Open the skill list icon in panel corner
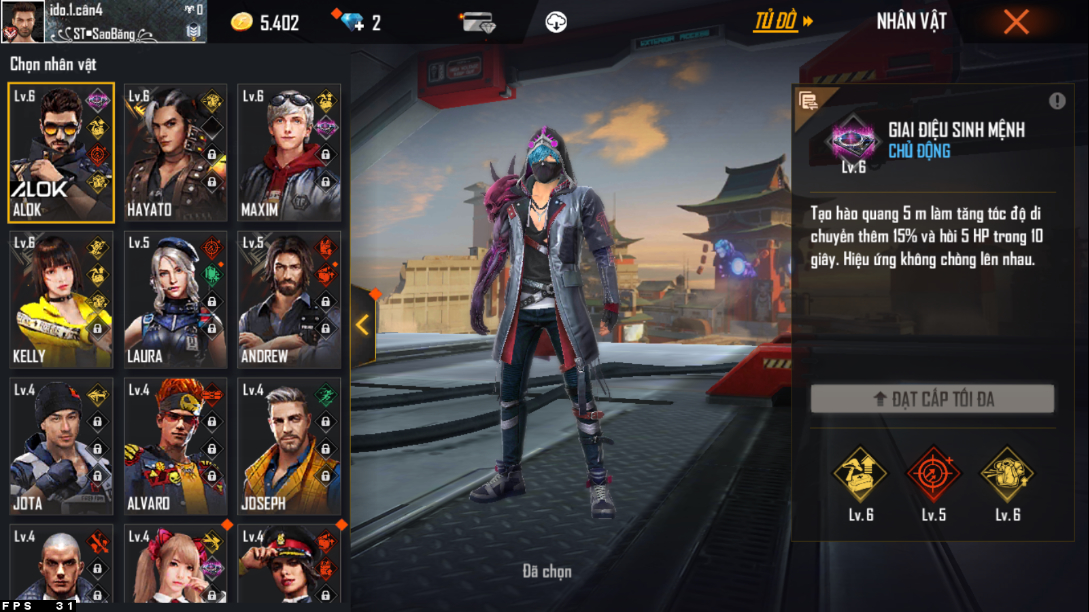This screenshot has height=612, width=1089. pos(808,100)
